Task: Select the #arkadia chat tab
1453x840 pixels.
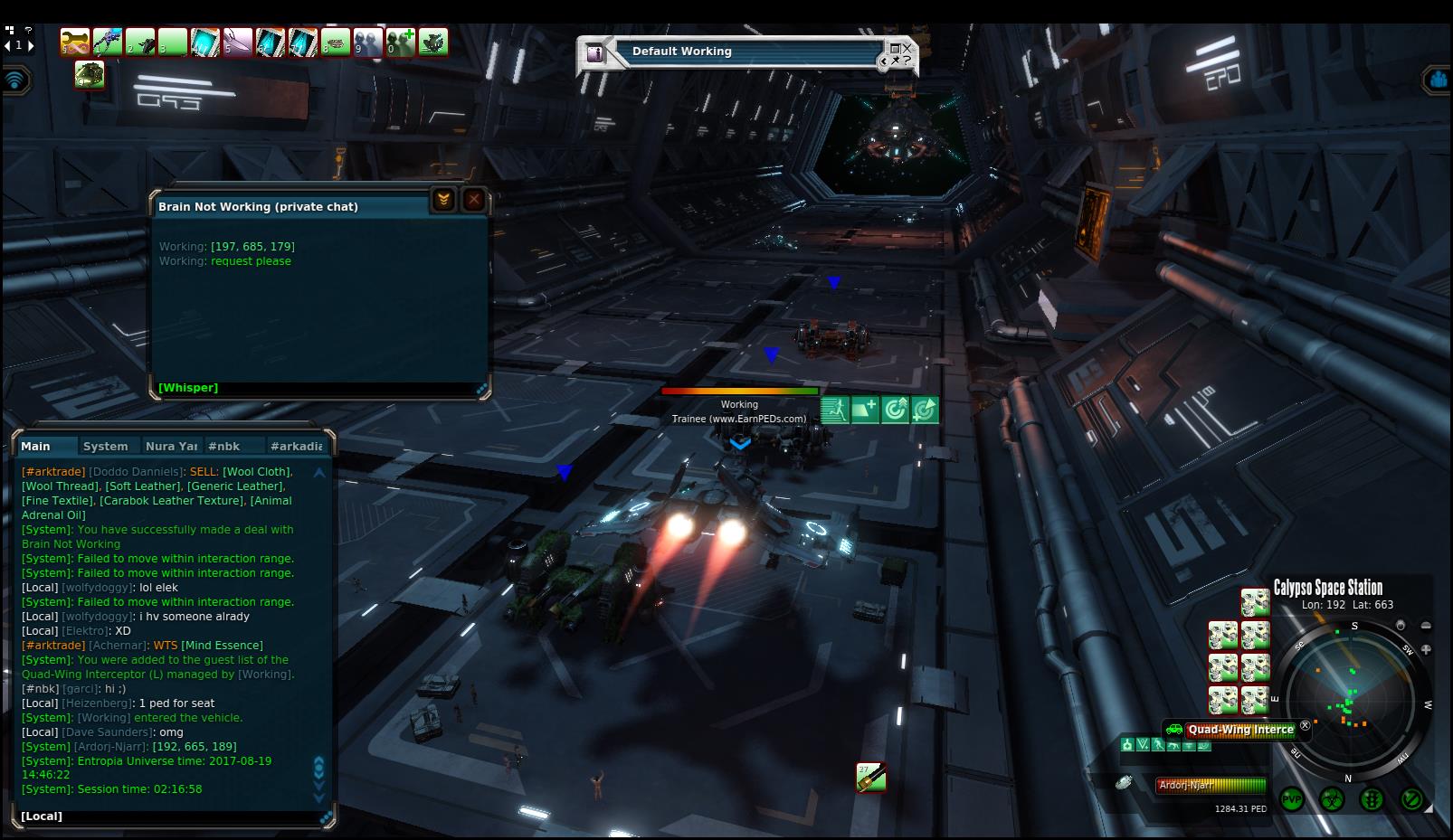Action: pyautogui.click(x=296, y=446)
